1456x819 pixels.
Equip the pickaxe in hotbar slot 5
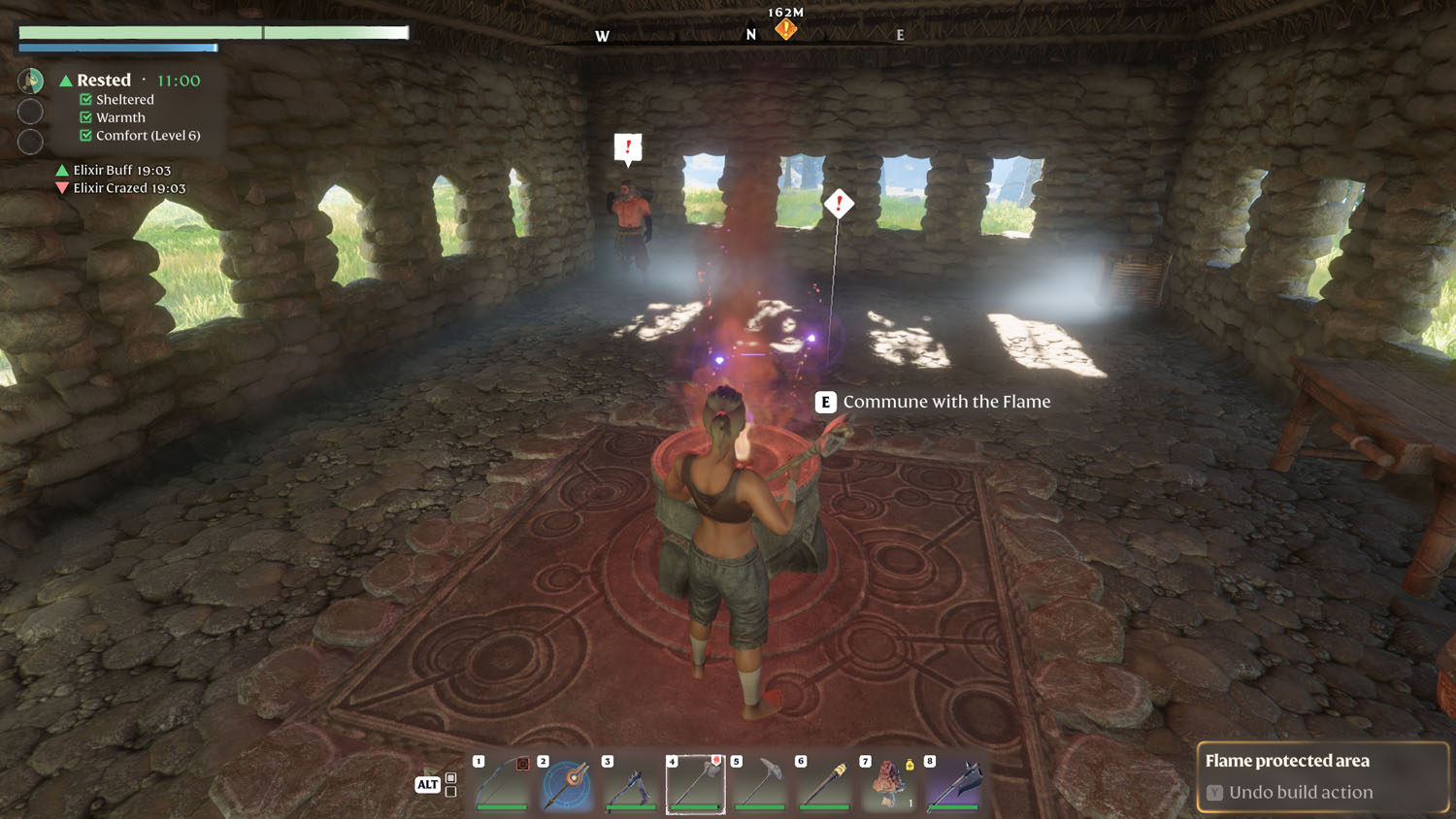760,784
